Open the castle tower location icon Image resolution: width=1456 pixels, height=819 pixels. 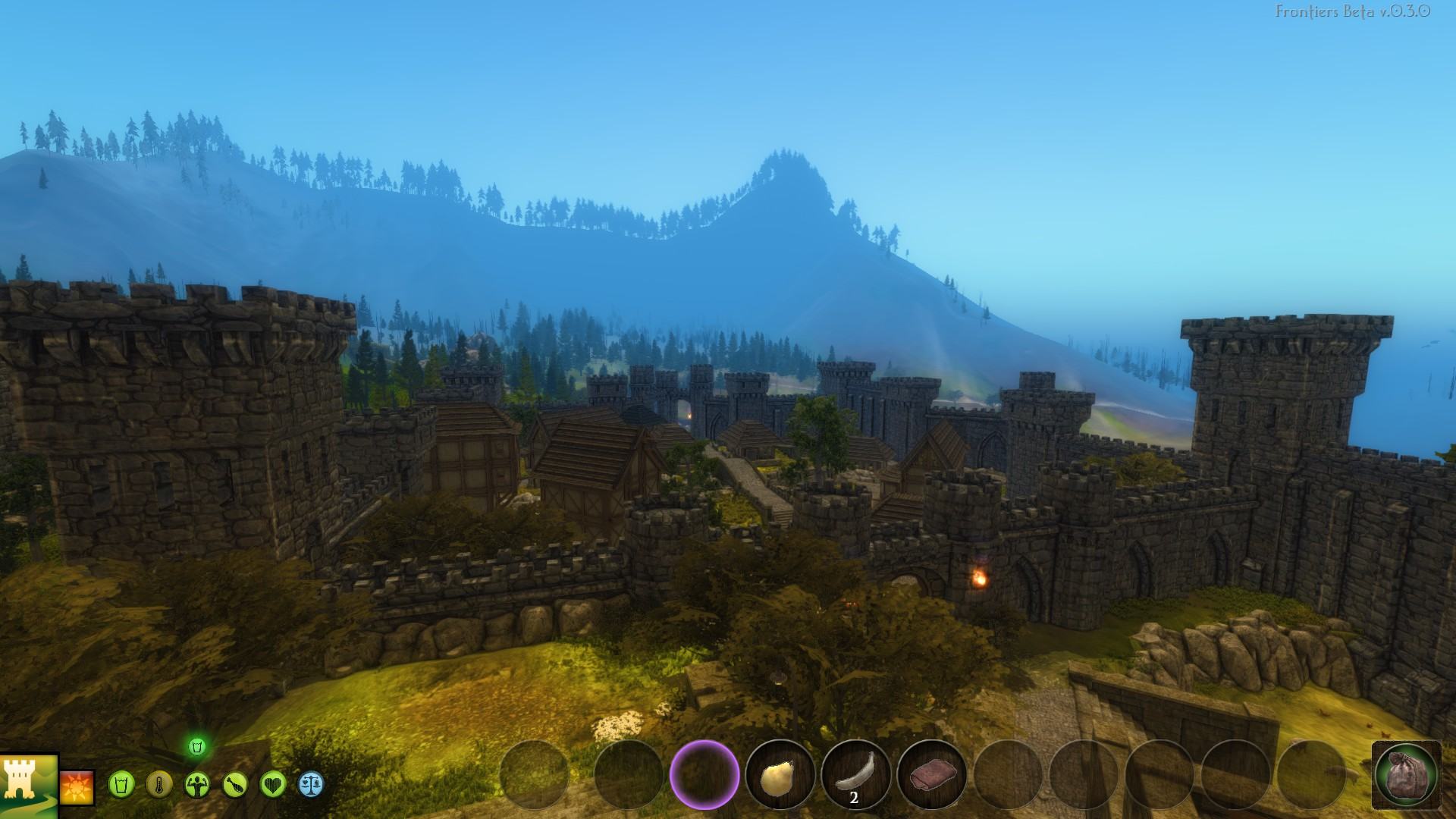pos(28,786)
